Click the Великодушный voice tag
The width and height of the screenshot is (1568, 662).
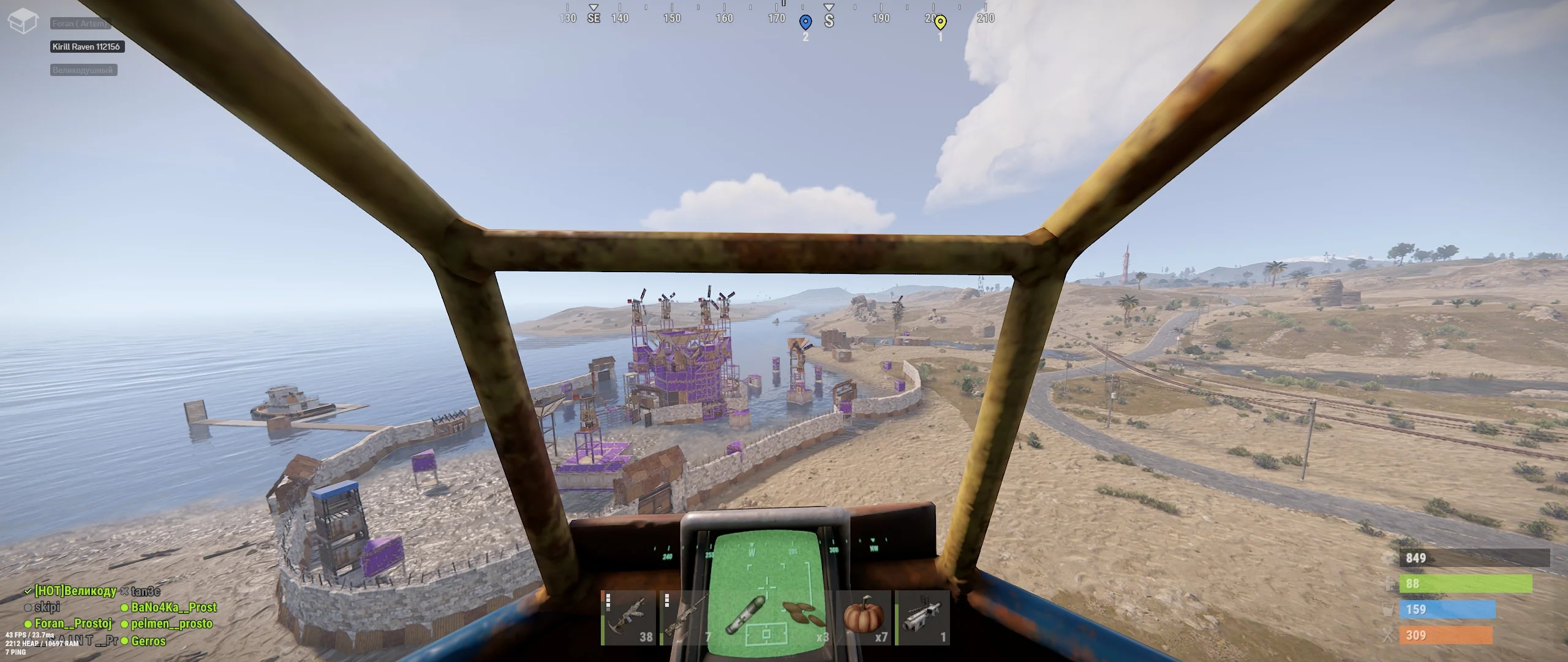(83, 70)
